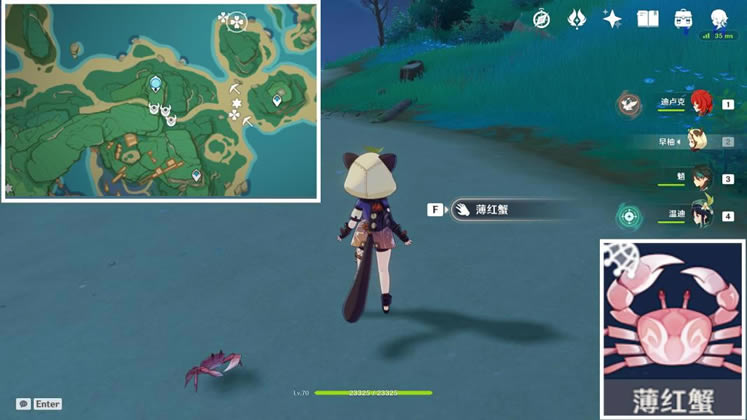The image size is (747, 420).
Task: Click the waypoint marker near the village
Action: click(x=196, y=174)
